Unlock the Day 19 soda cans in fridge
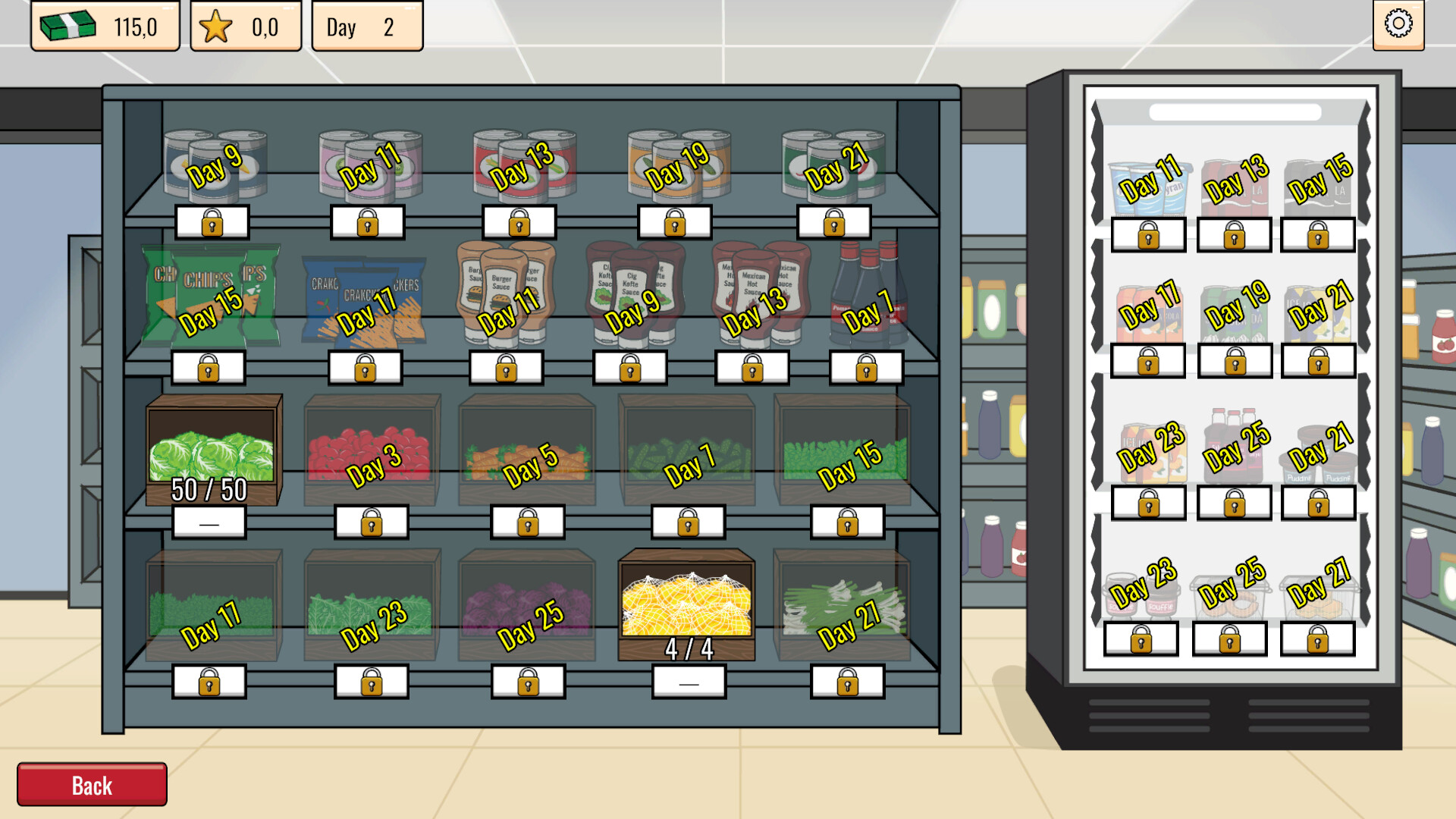 [1235, 362]
